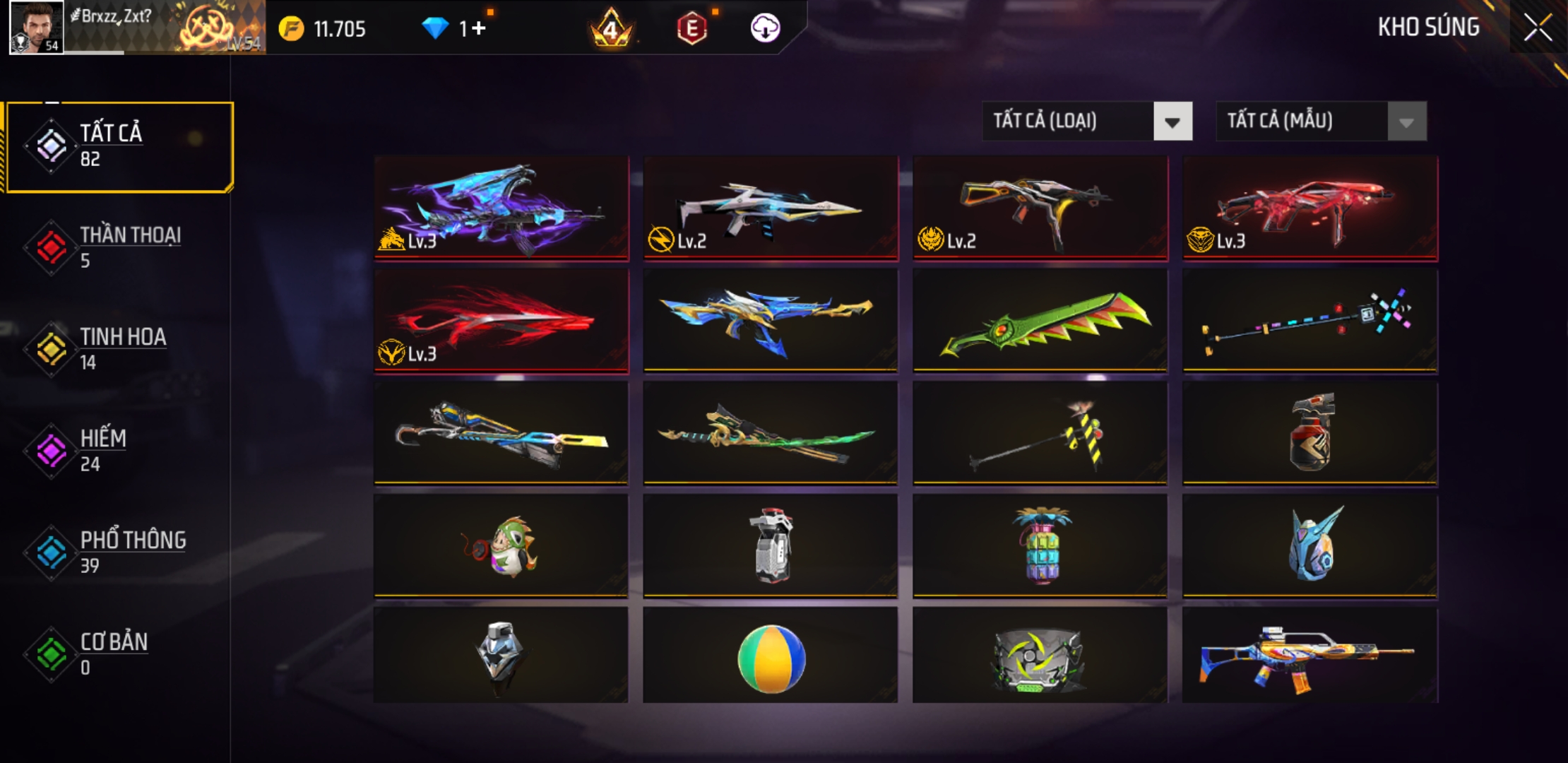The image size is (1568, 763).
Task: Select the beach ball skin
Action: (771, 657)
